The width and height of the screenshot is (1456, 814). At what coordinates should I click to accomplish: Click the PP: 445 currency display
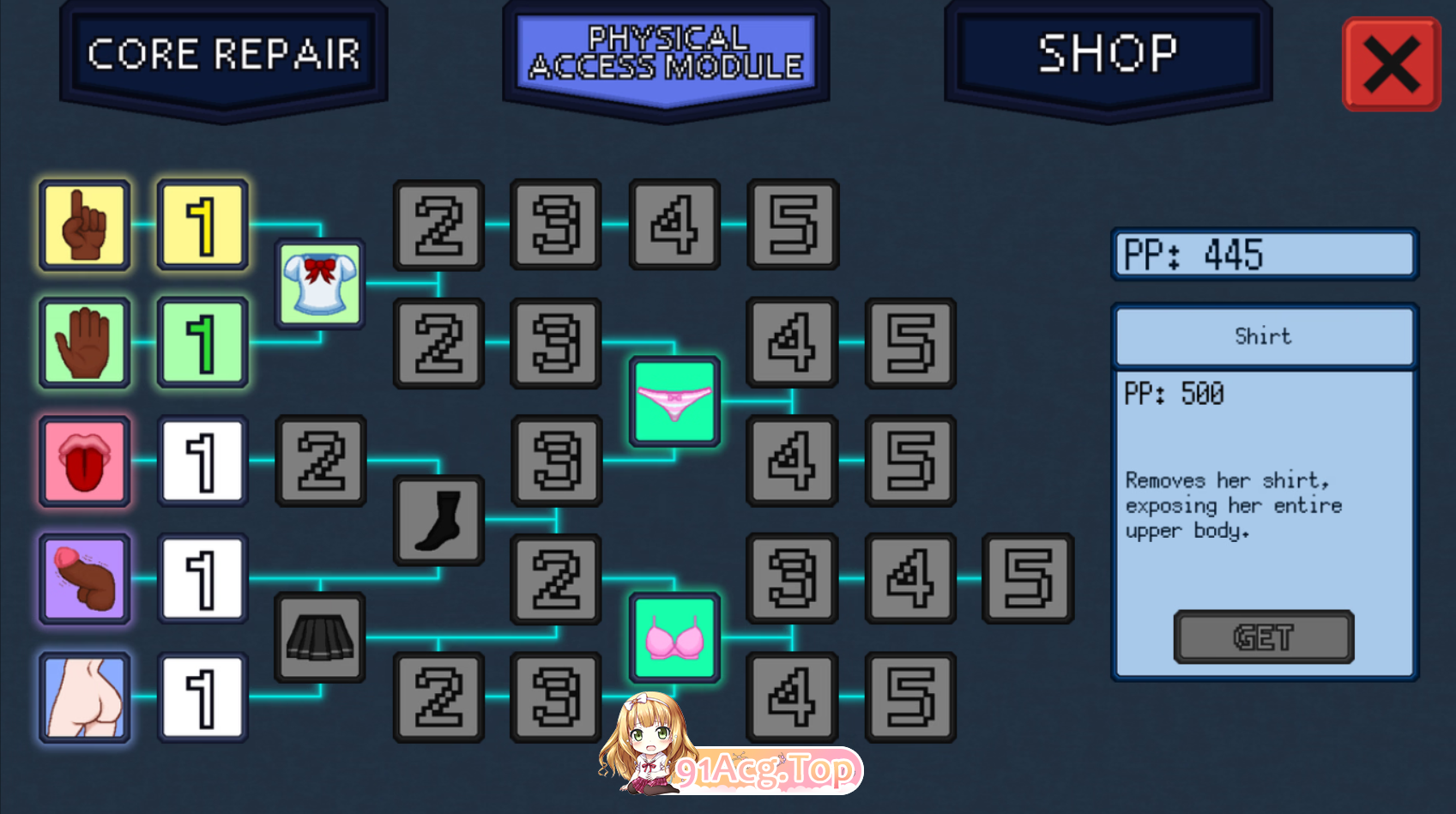coord(1263,253)
